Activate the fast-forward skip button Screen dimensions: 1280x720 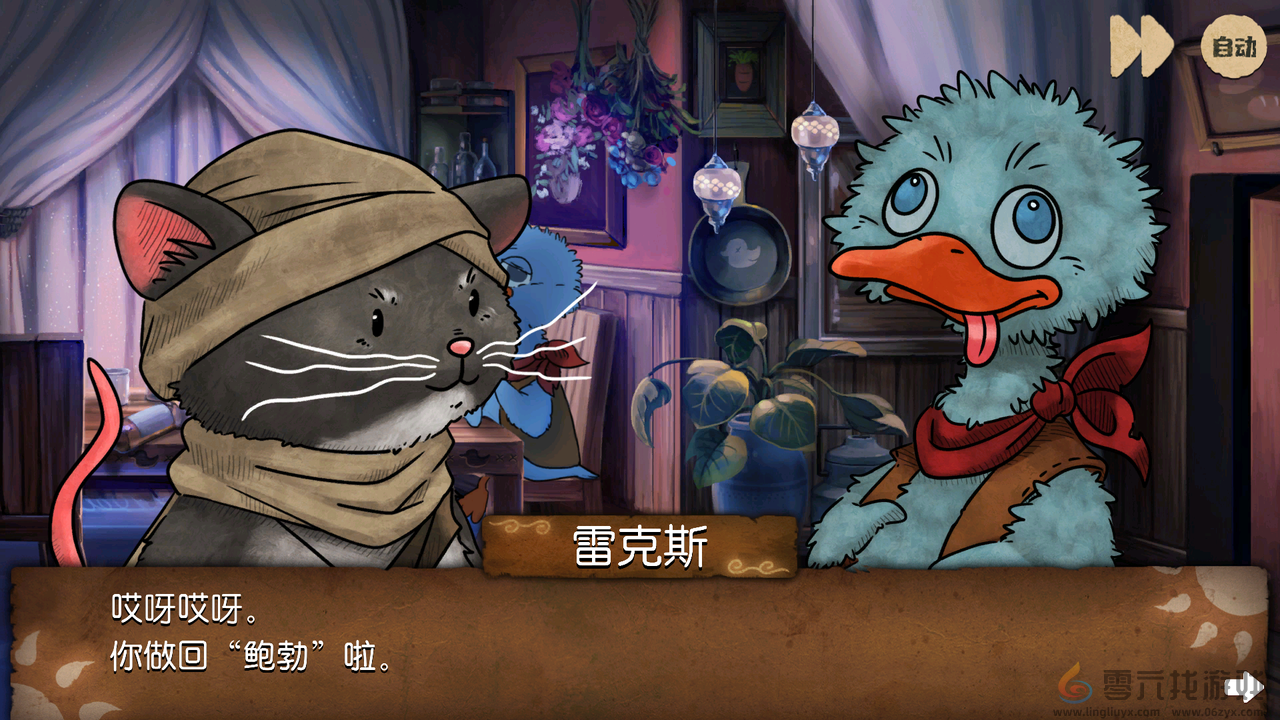1142,46
